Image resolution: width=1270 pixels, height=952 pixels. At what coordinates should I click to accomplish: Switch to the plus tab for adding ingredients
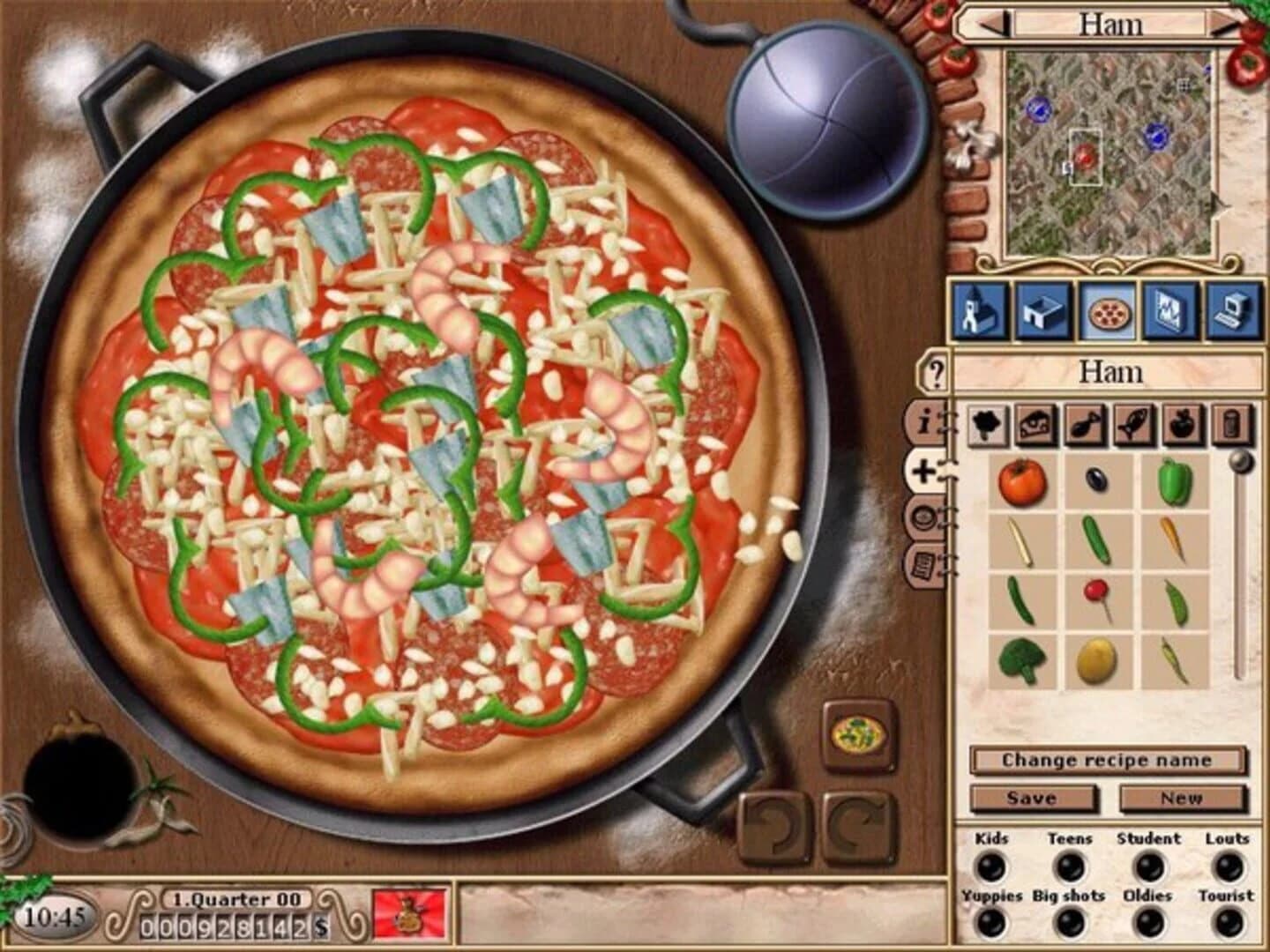(x=923, y=468)
